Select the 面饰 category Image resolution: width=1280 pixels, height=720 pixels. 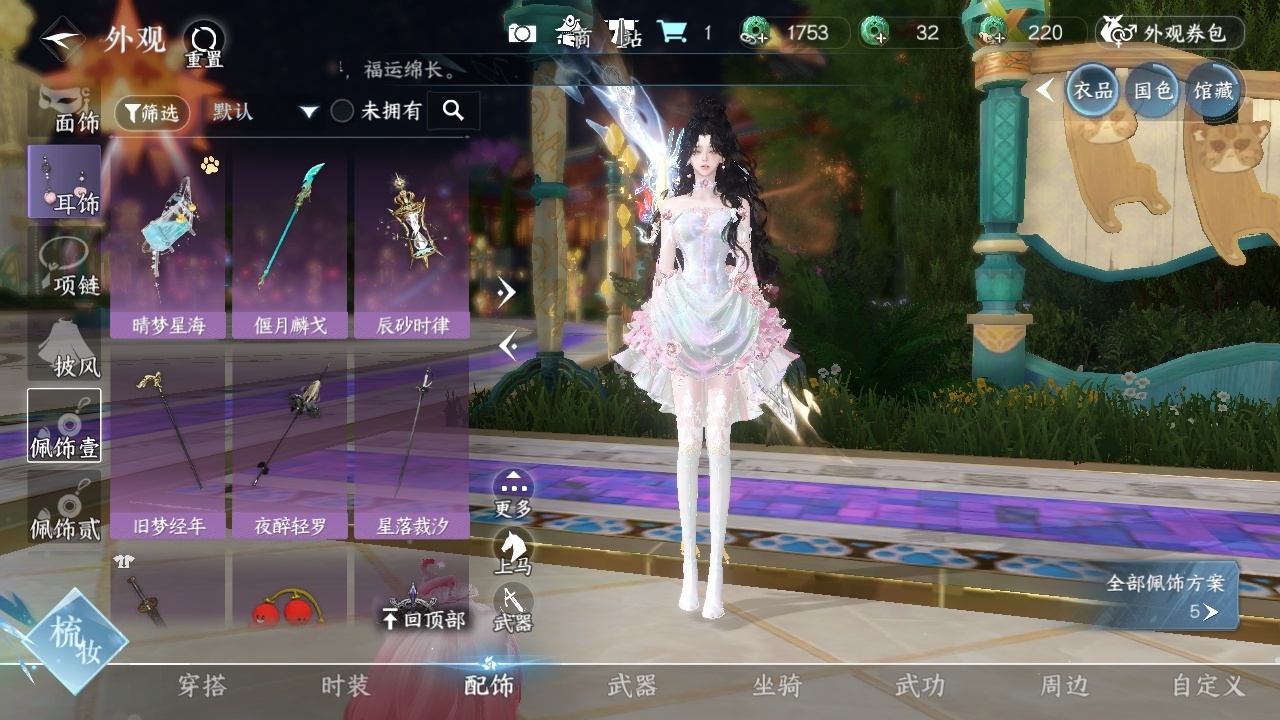click(66, 108)
